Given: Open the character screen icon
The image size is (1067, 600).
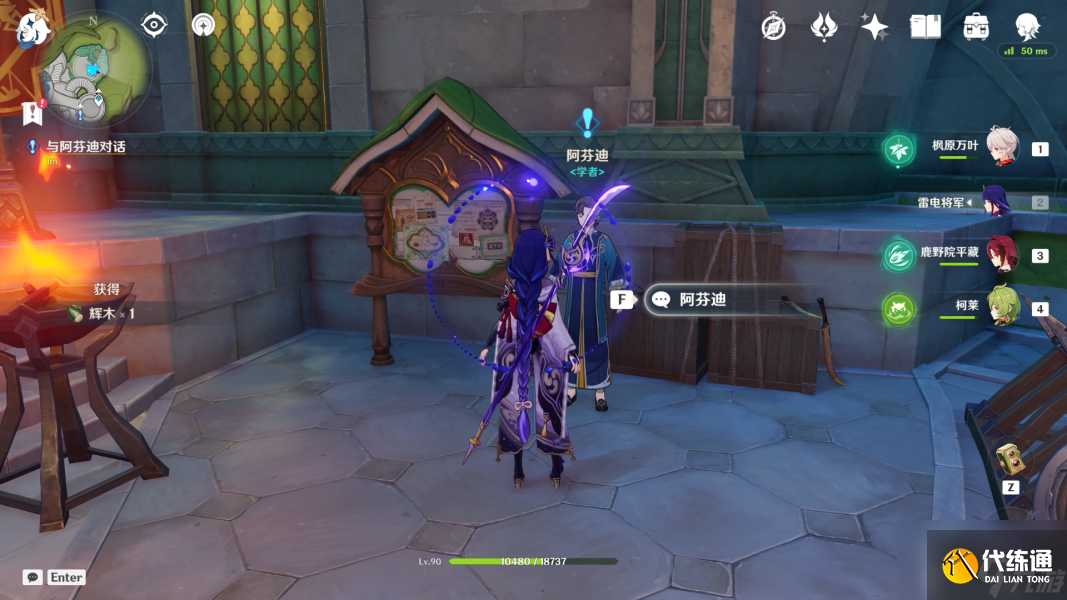Looking at the screenshot, I should coord(1027,27).
